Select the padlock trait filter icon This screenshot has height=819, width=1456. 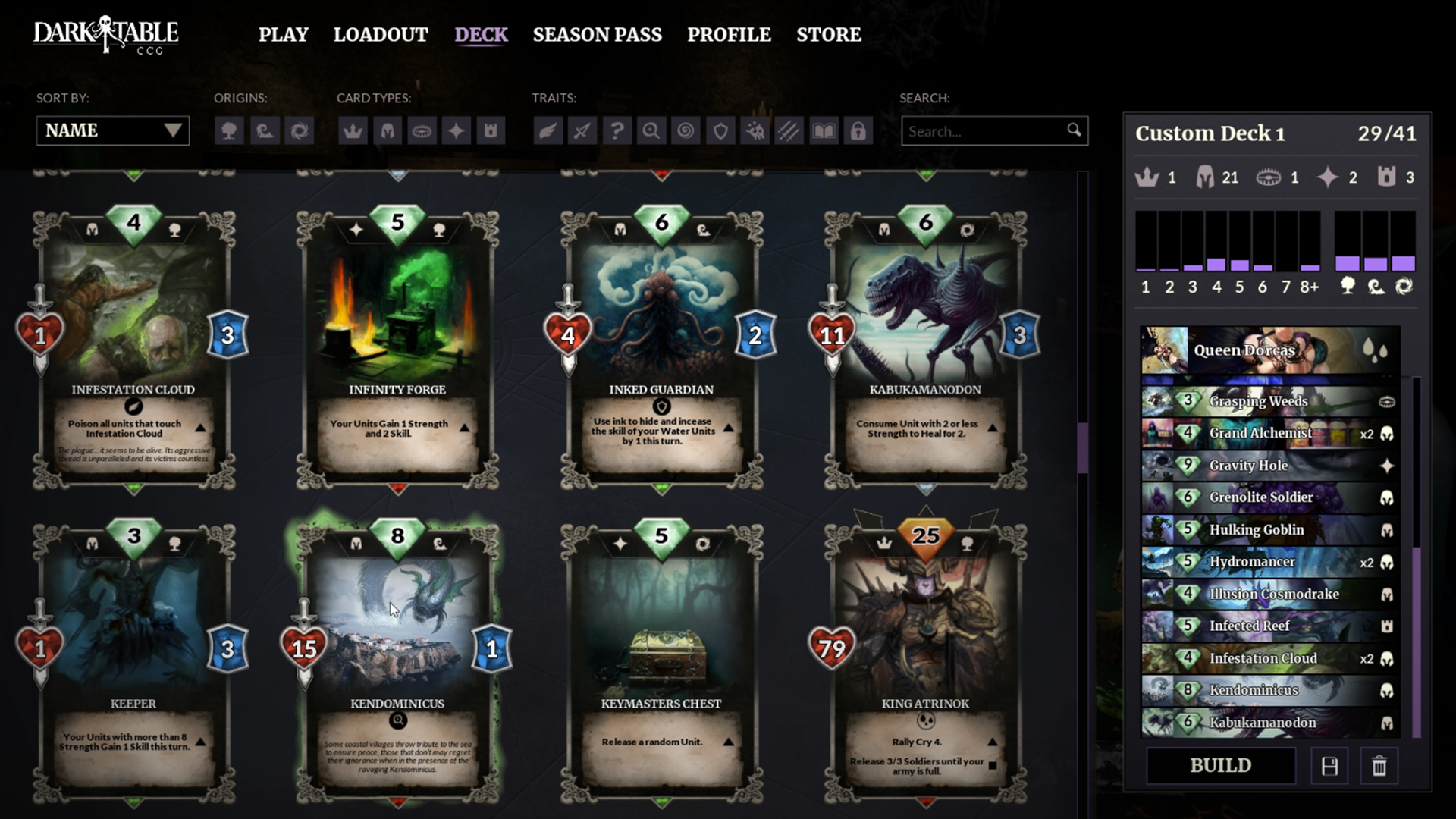coord(858,130)
